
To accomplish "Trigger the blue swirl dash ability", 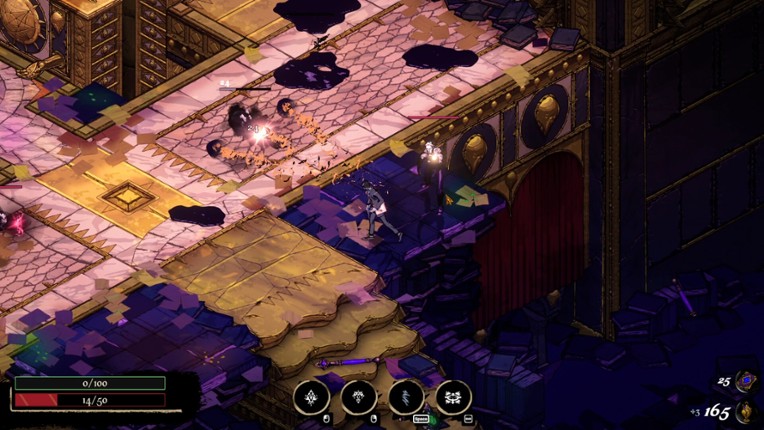I will click(406, 397).
